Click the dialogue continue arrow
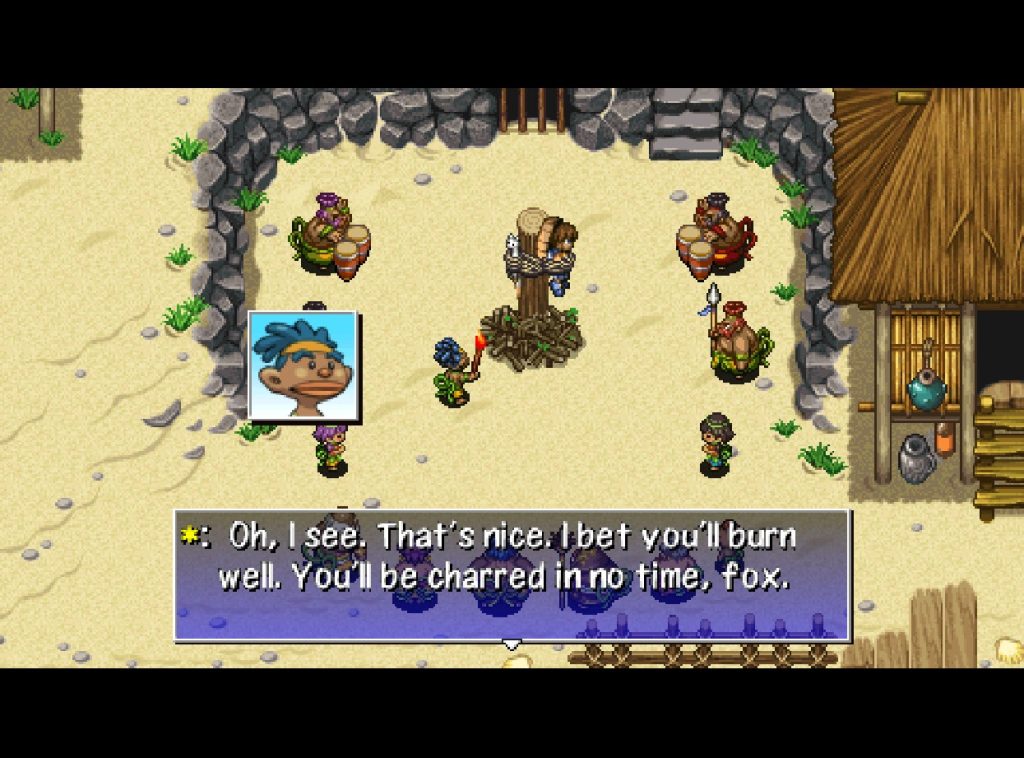Screen dimensions: 1024x758 pyautogui.click(x=511, y=645)
